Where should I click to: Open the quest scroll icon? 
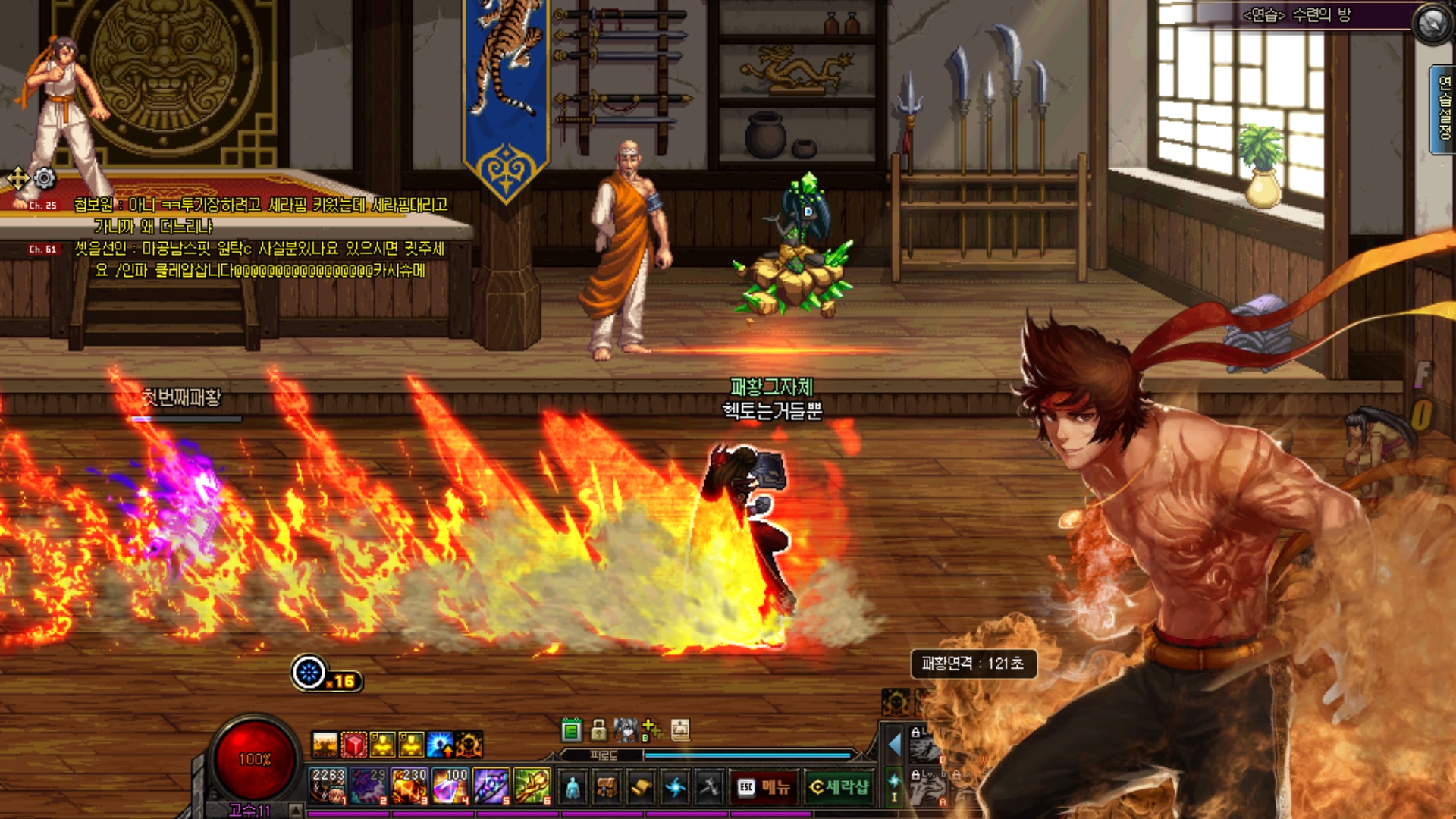(x=641, y=788)
